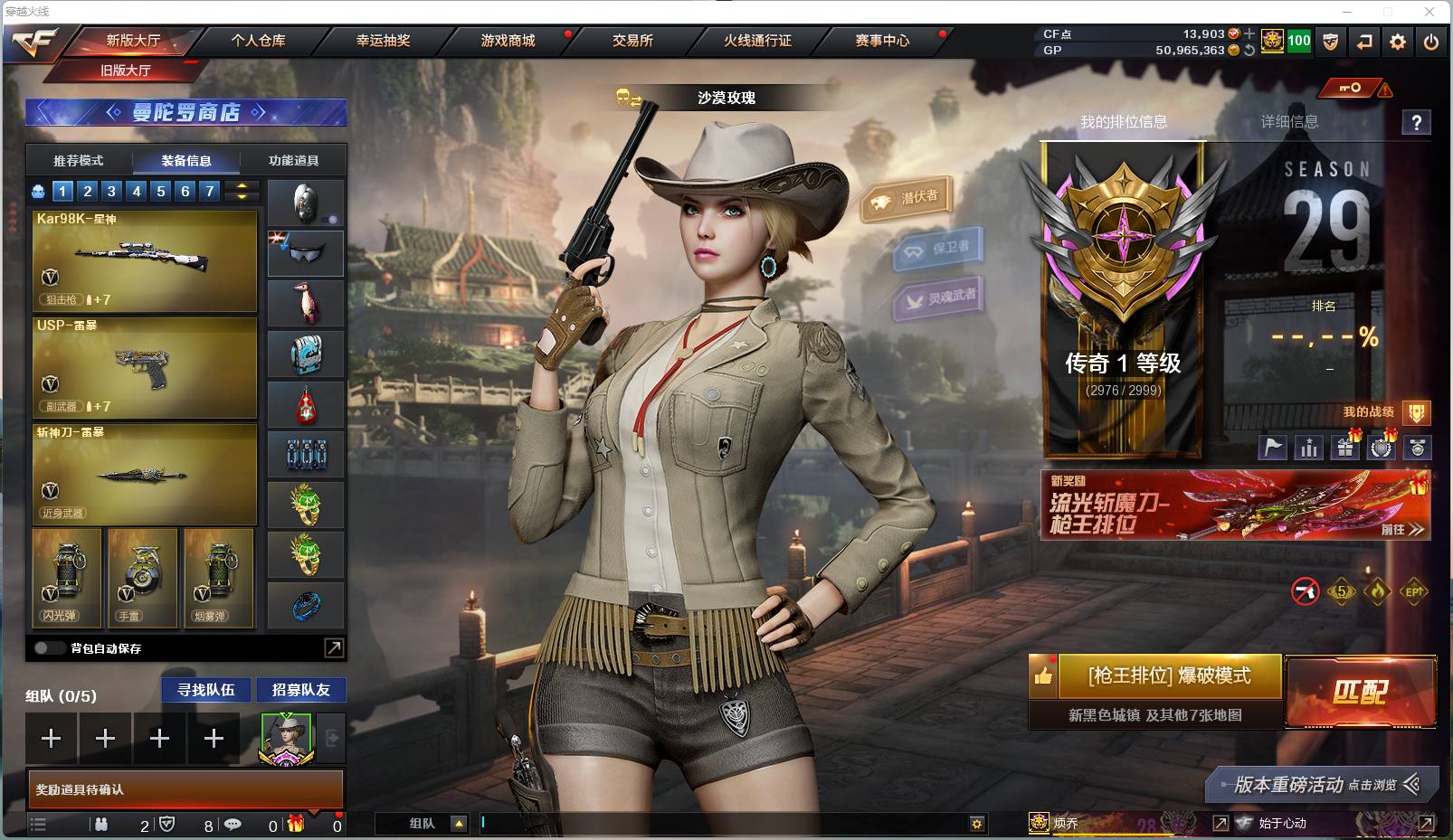Click the sort arrows next to backpack numbers
This screenshot has width=1453, height=840.
[239, 191]
